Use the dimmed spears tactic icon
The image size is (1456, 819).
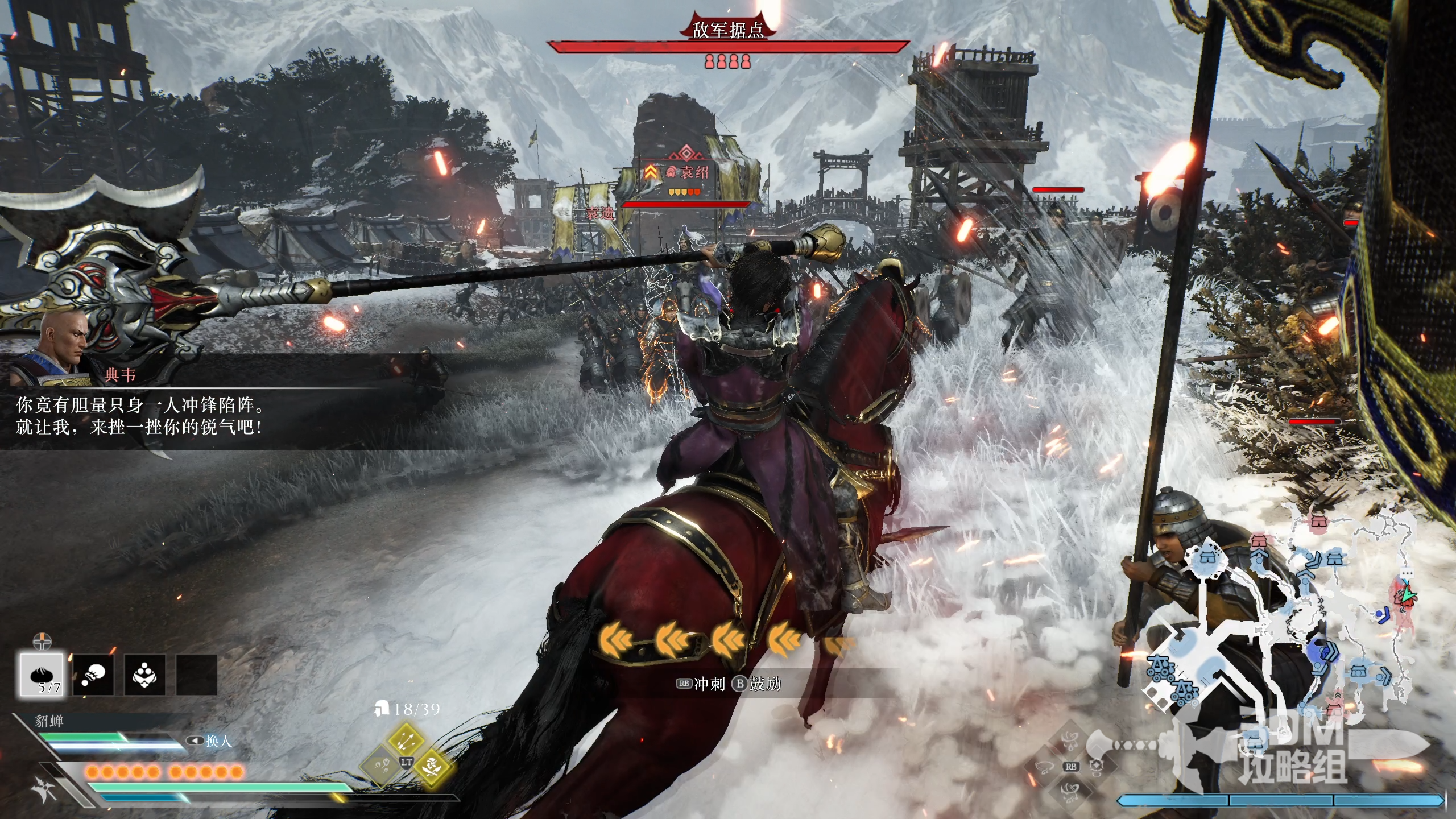(x=380, y=763)
